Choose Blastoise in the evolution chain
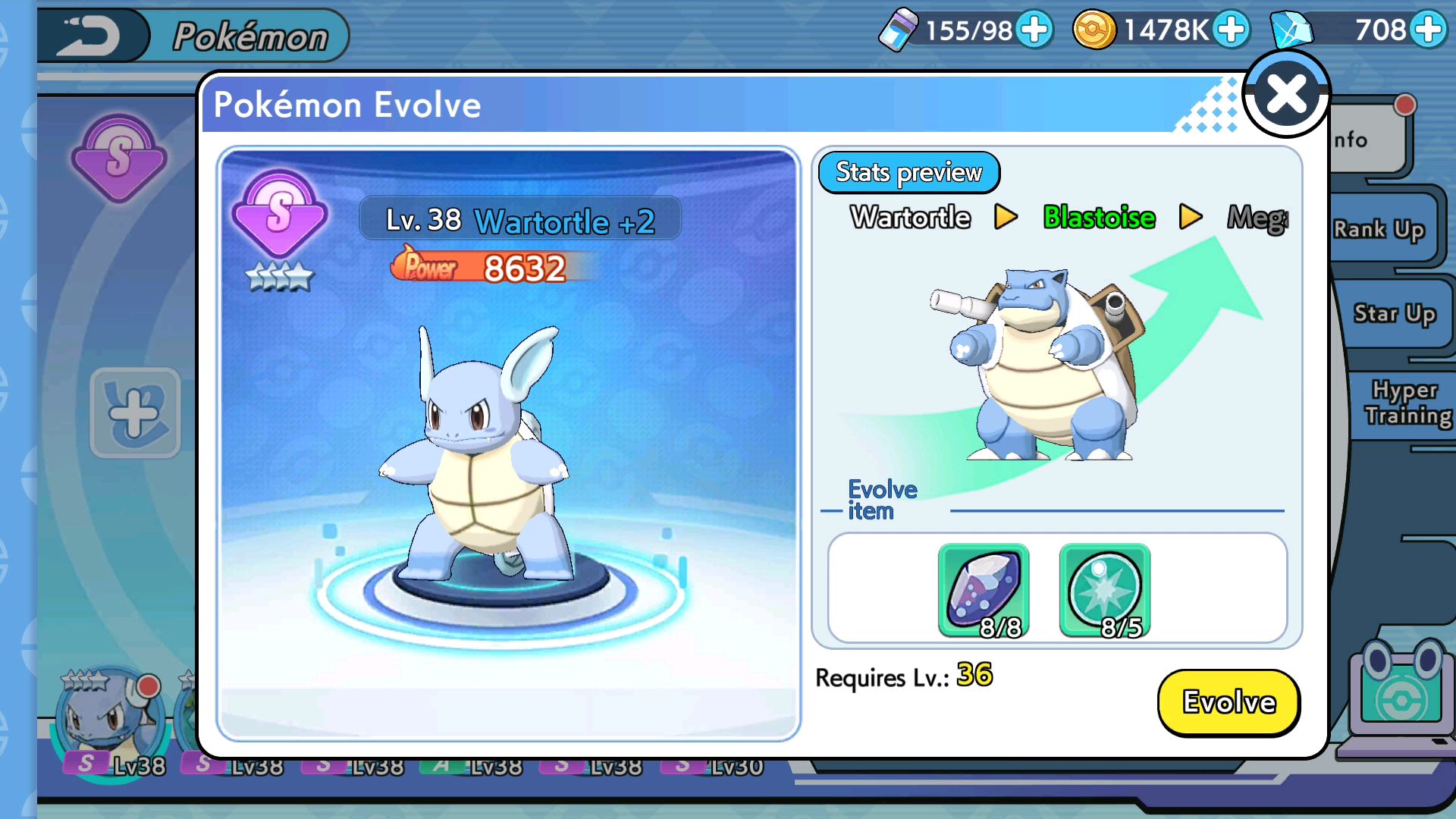The height and width of the screenshot is (819, 1456). click(1099, 218)
